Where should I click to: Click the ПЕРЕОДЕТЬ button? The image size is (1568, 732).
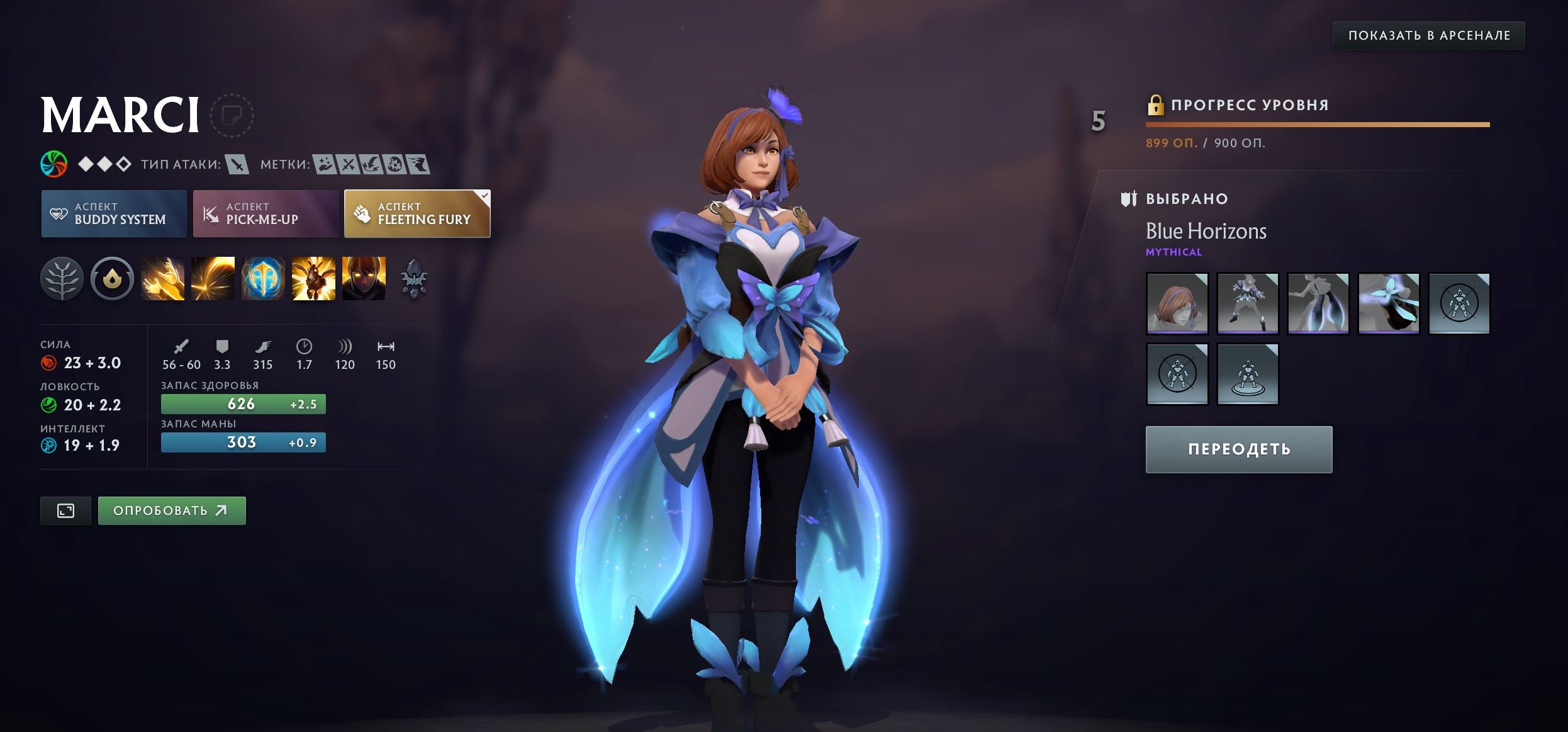point(1237,449)
